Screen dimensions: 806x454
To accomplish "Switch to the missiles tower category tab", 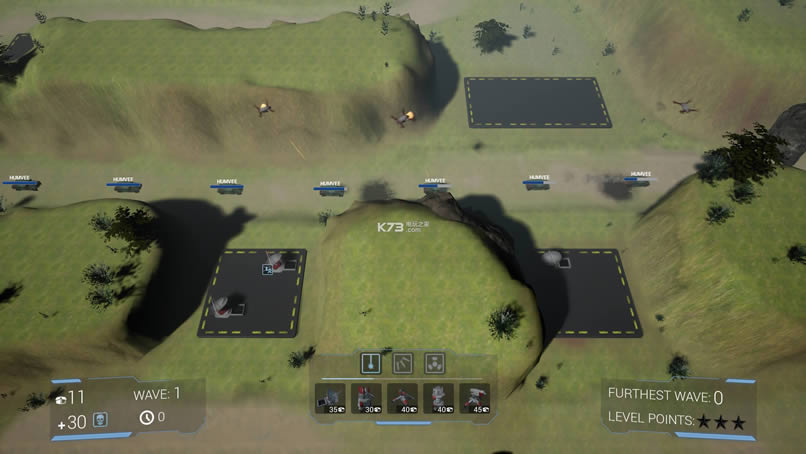I will 403,362.
